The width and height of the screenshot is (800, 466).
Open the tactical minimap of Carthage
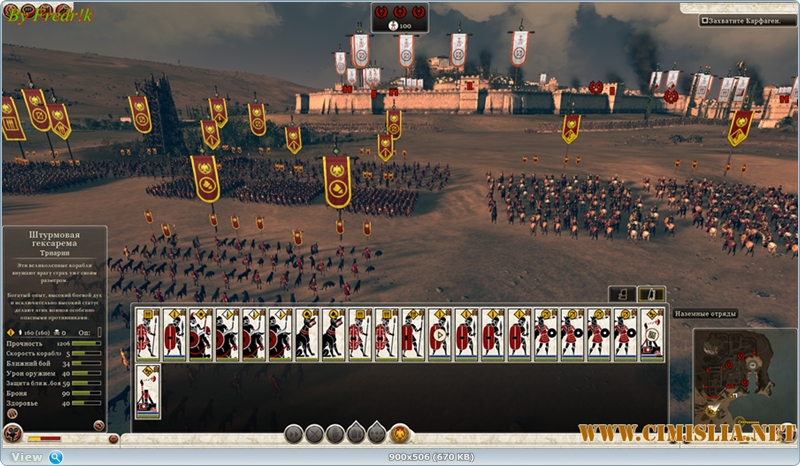[745, 376]
